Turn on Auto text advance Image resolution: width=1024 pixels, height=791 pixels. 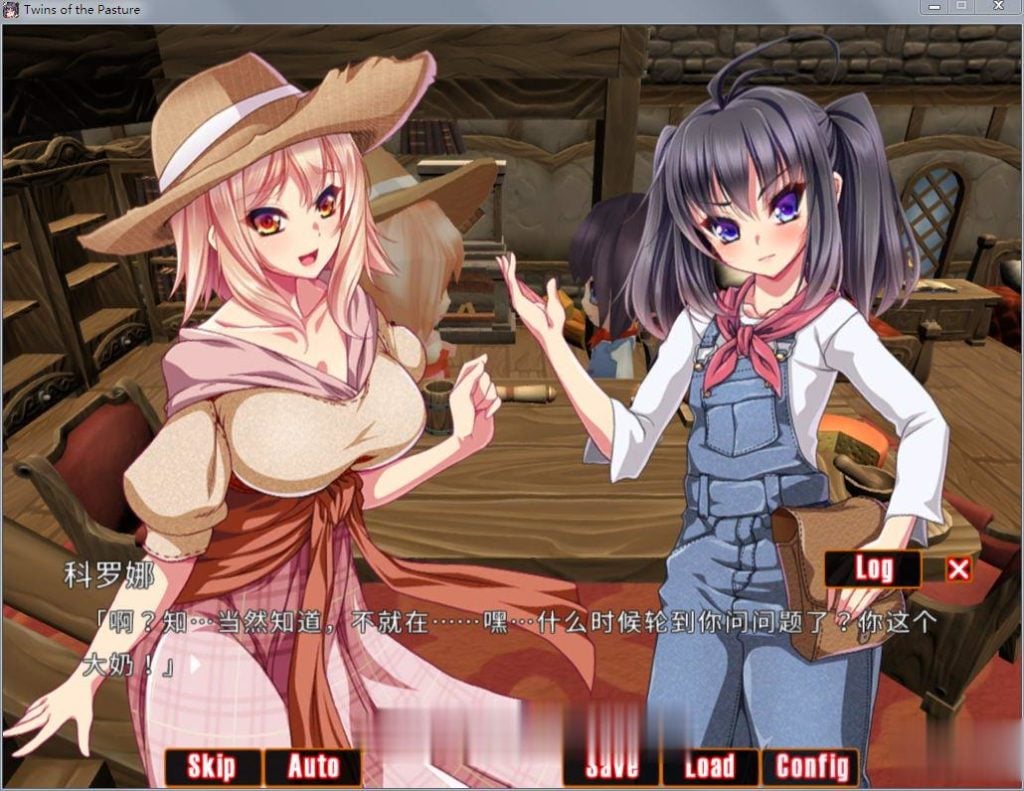[313, 767]
